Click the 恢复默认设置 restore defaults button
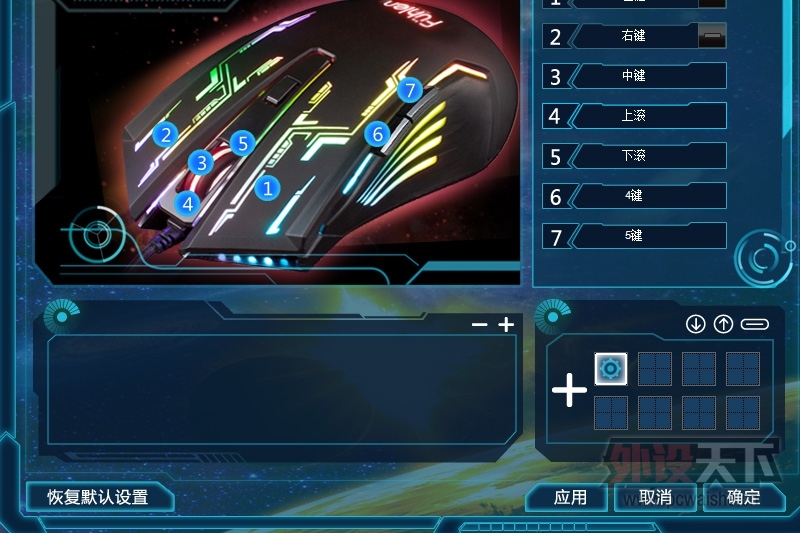The width and height of the screenshot is (800, 533). (98, 497)
